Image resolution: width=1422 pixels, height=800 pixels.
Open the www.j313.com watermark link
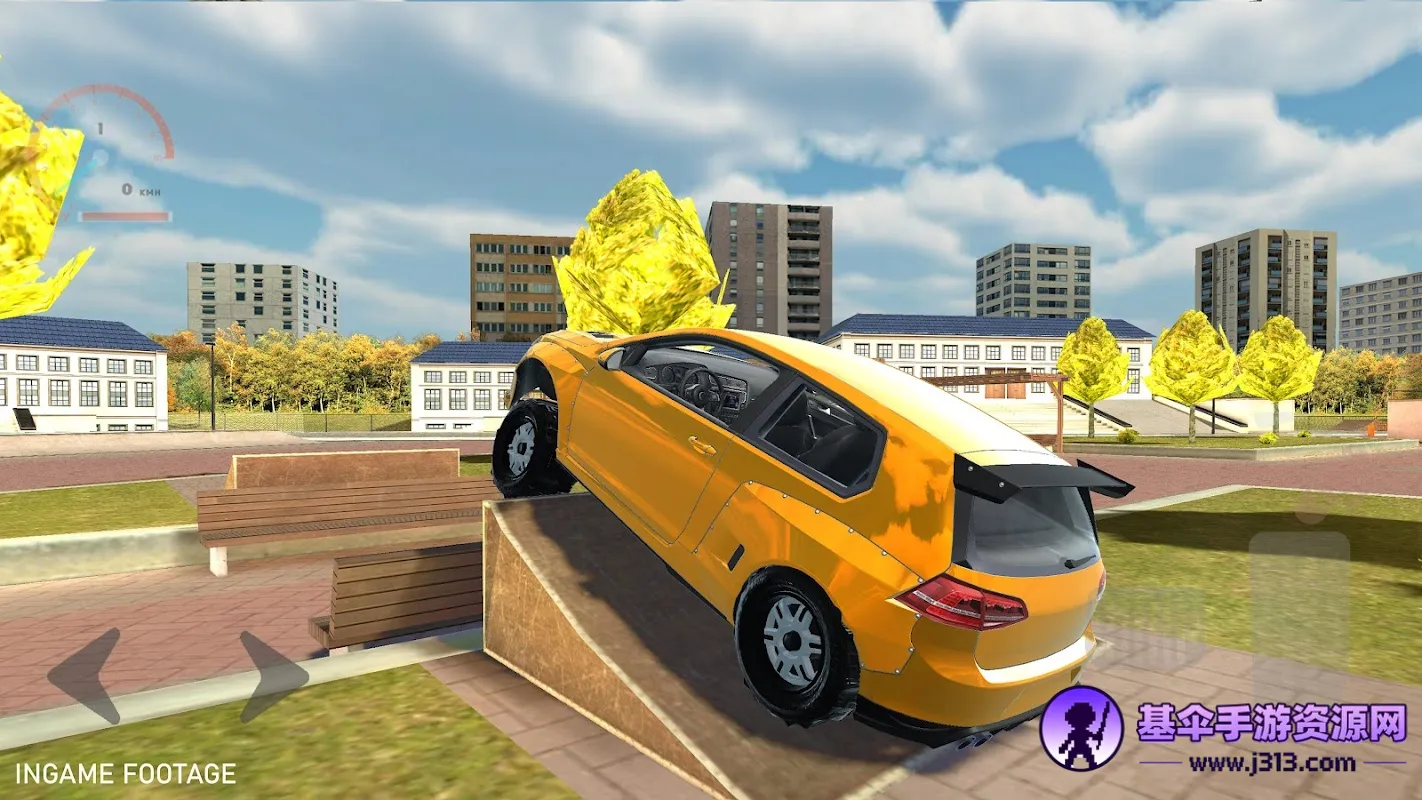pos(1271,765)
